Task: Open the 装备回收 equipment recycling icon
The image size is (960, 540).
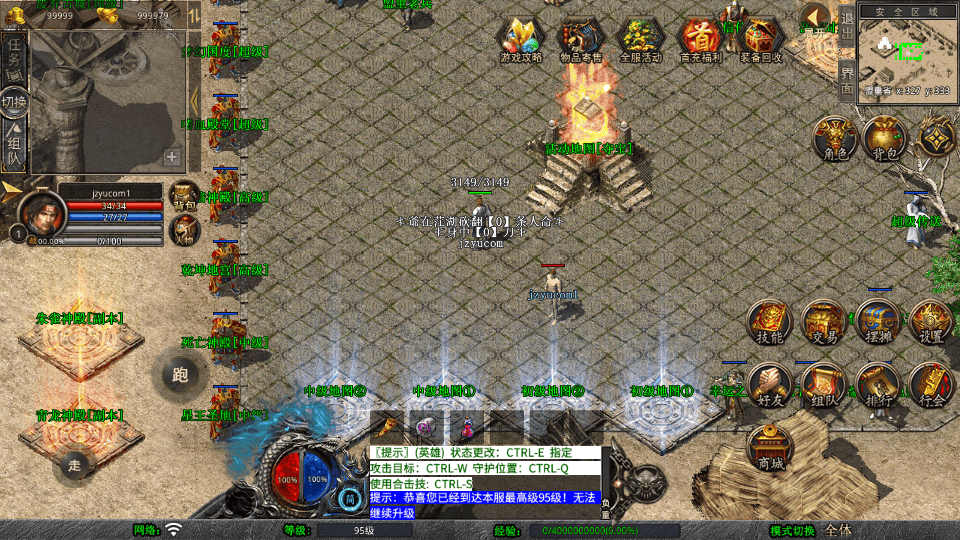Action: [x=761, y=39]
